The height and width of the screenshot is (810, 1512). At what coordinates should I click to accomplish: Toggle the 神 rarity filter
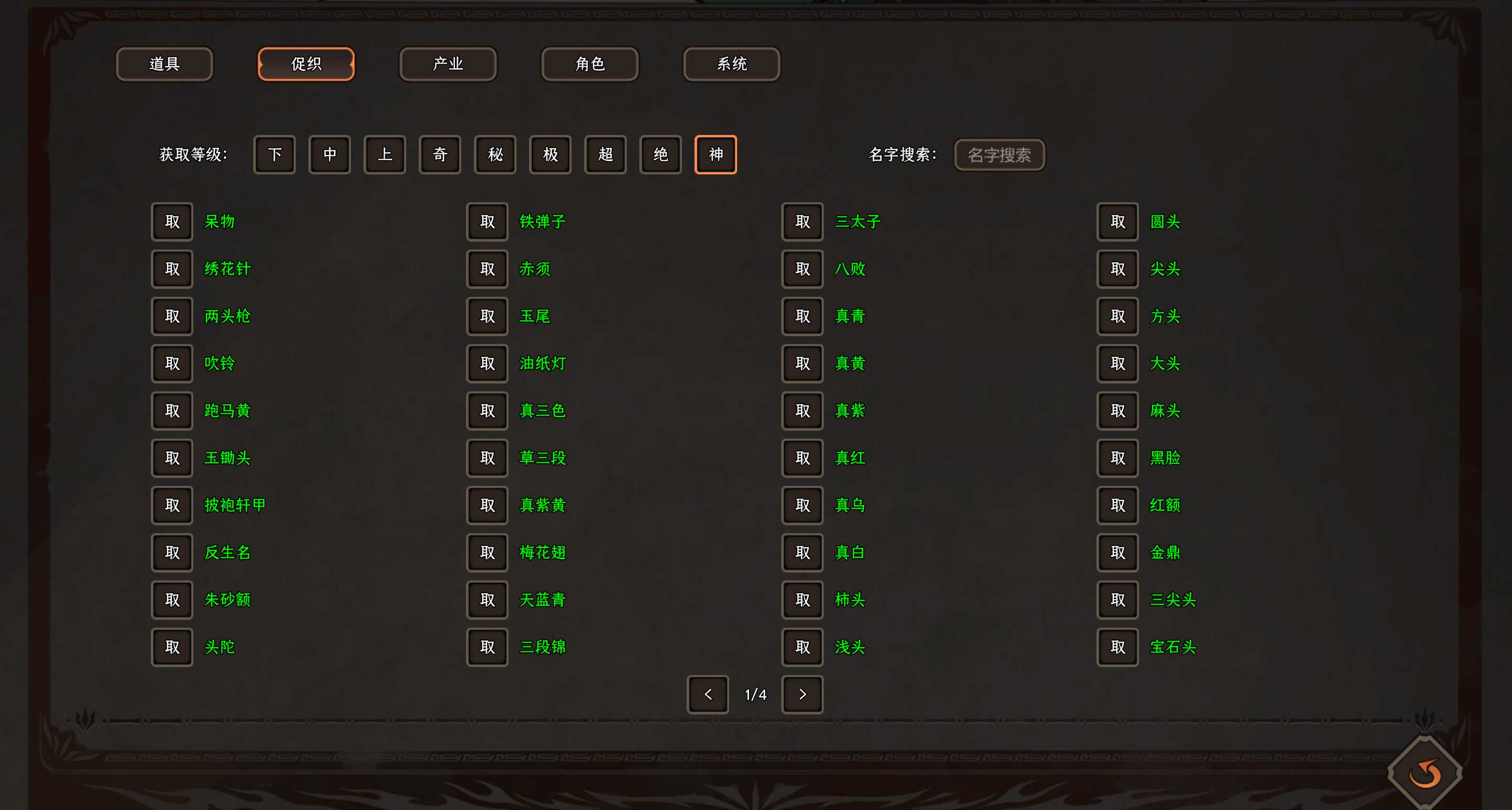pos(716,154)
